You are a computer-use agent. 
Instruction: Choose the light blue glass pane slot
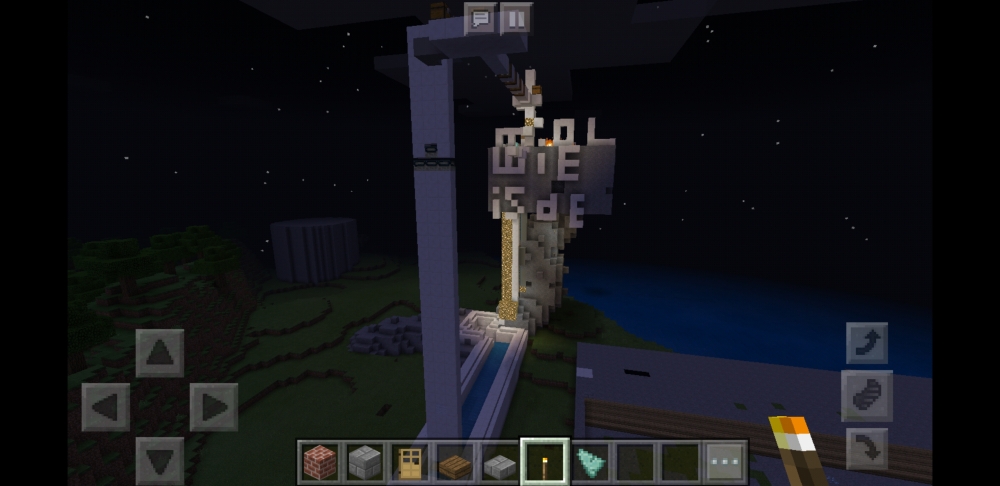tap(590, 462)
